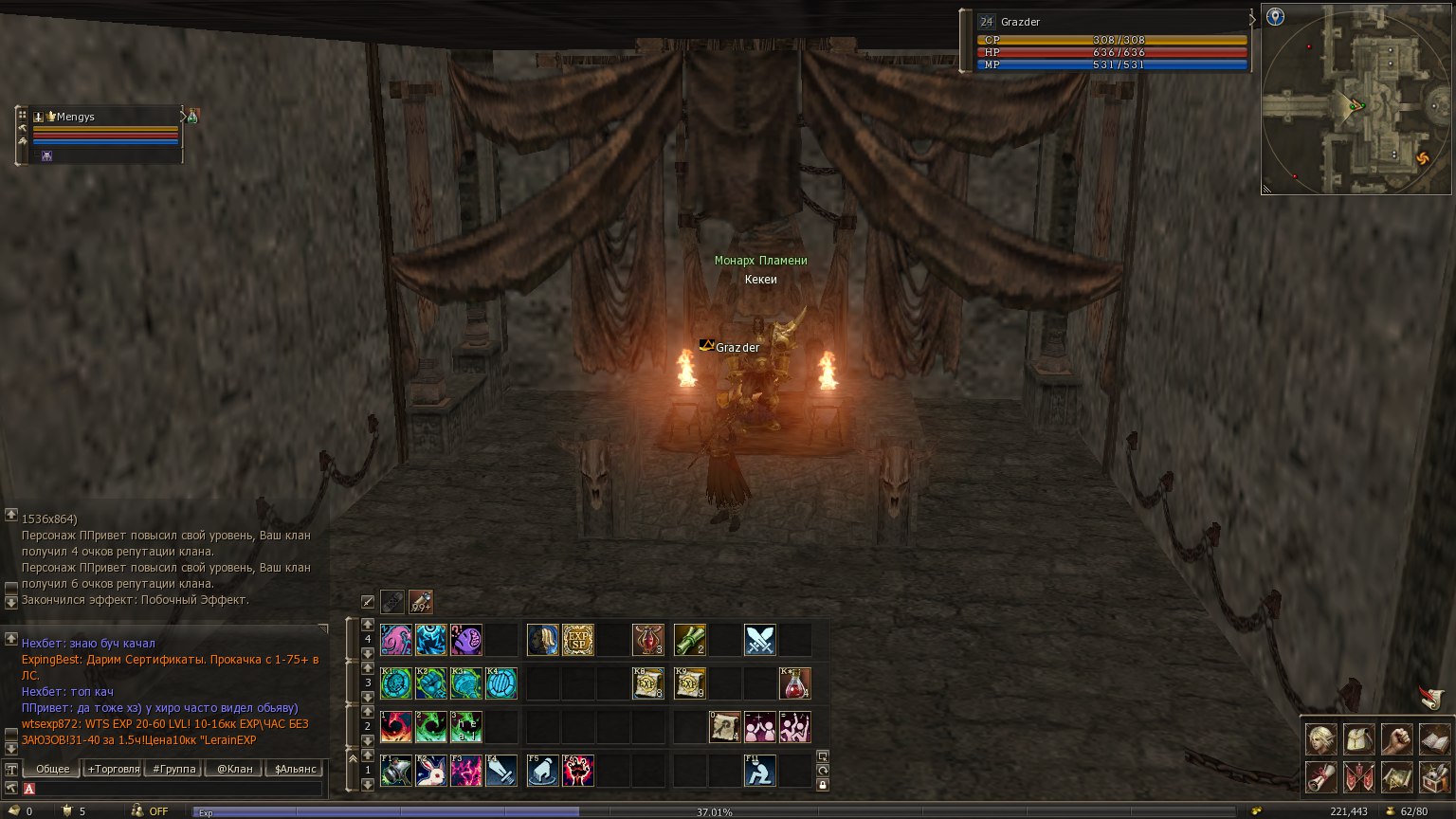The height and width of the screenshot is (819, 1456).
Task: Use the red potion in slot K*
Action: click(x=794, y=683)
